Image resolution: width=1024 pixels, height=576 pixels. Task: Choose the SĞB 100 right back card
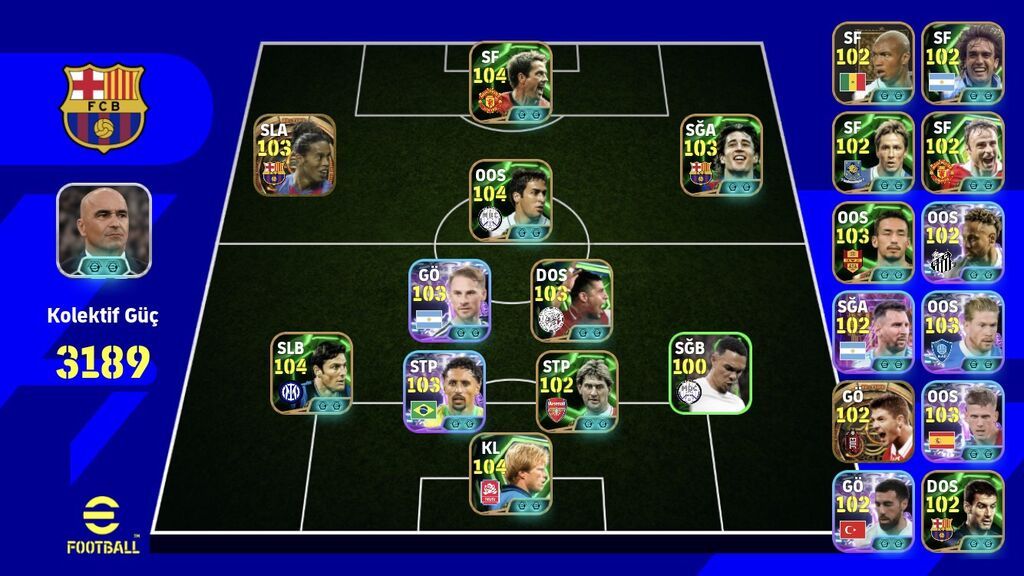[709, 373]
